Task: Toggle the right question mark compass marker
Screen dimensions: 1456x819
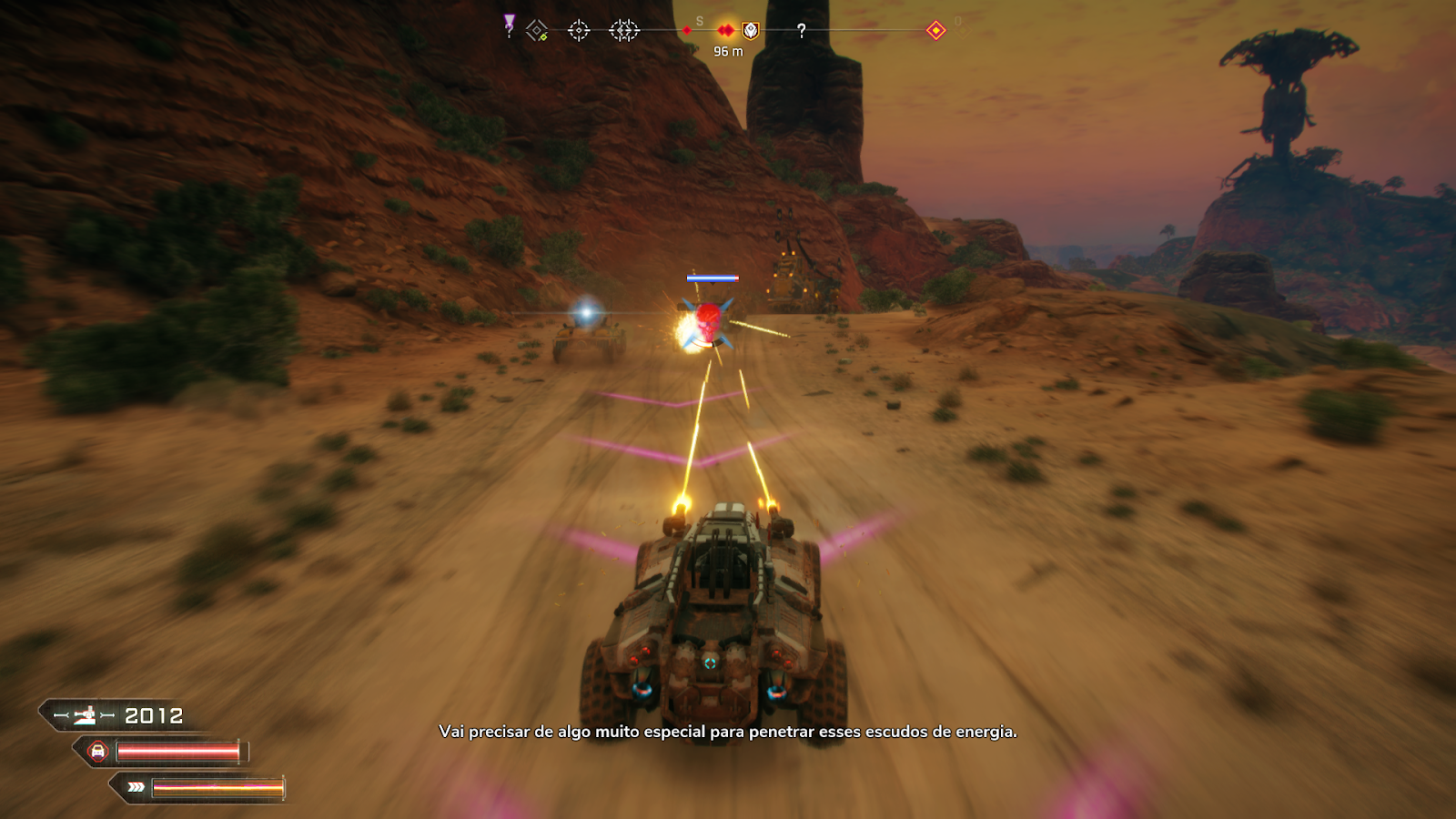Action: tap(801, 30)
